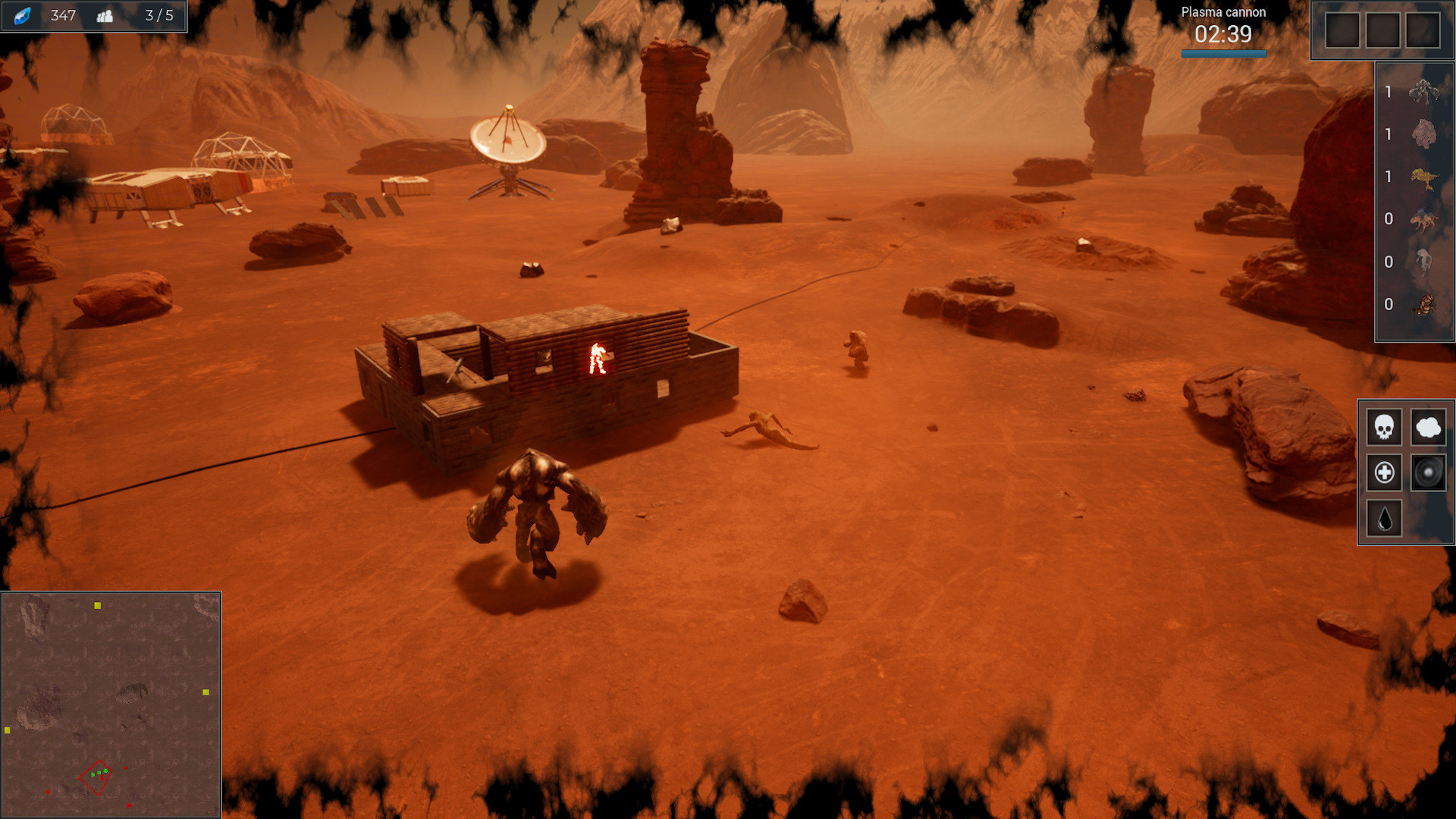Screen dimensions: 1456x819
Task: Click the Plasma cannon timer label
Action: coord(1223,33)
